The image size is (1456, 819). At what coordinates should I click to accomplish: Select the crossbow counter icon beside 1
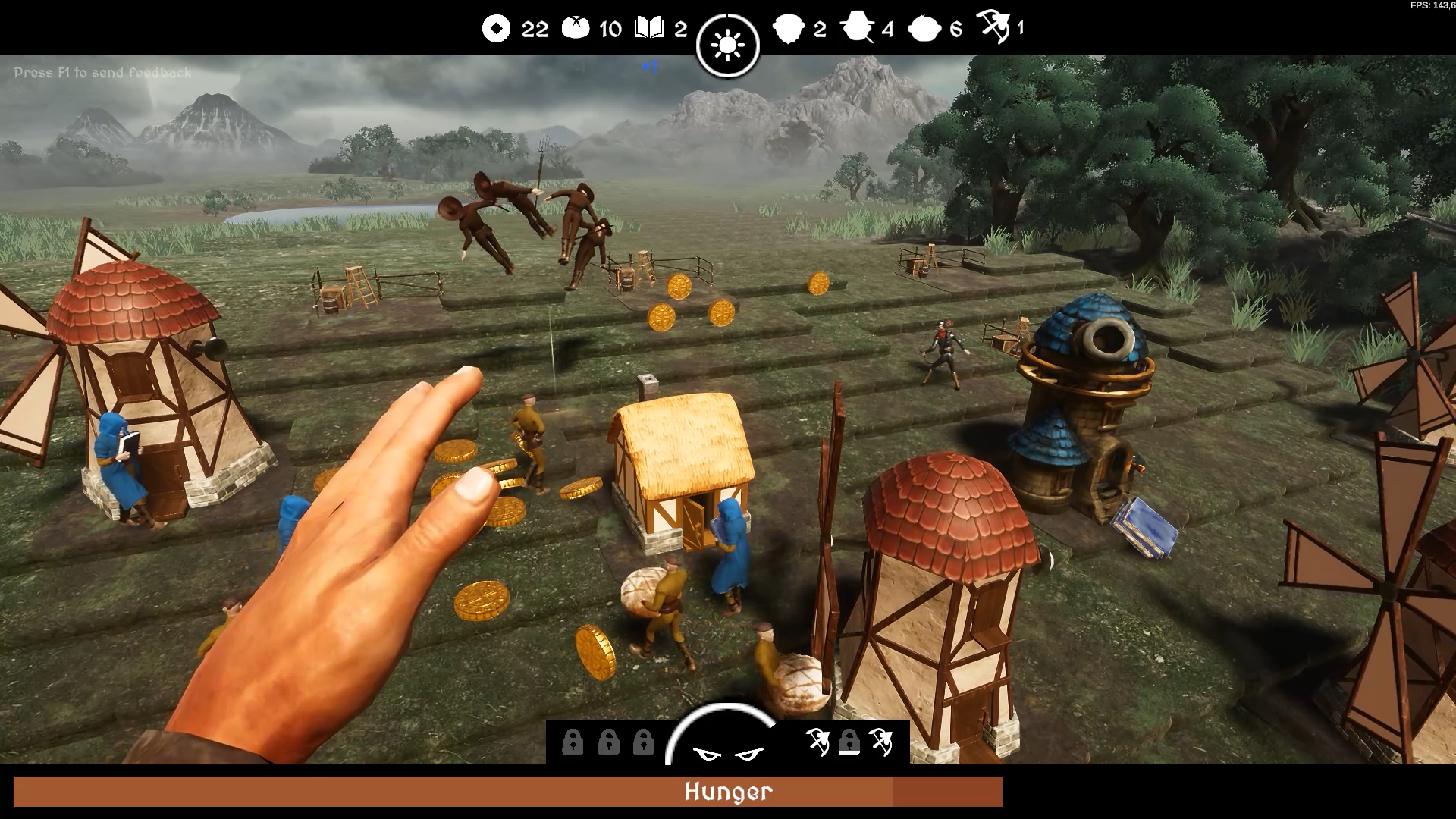993,27
